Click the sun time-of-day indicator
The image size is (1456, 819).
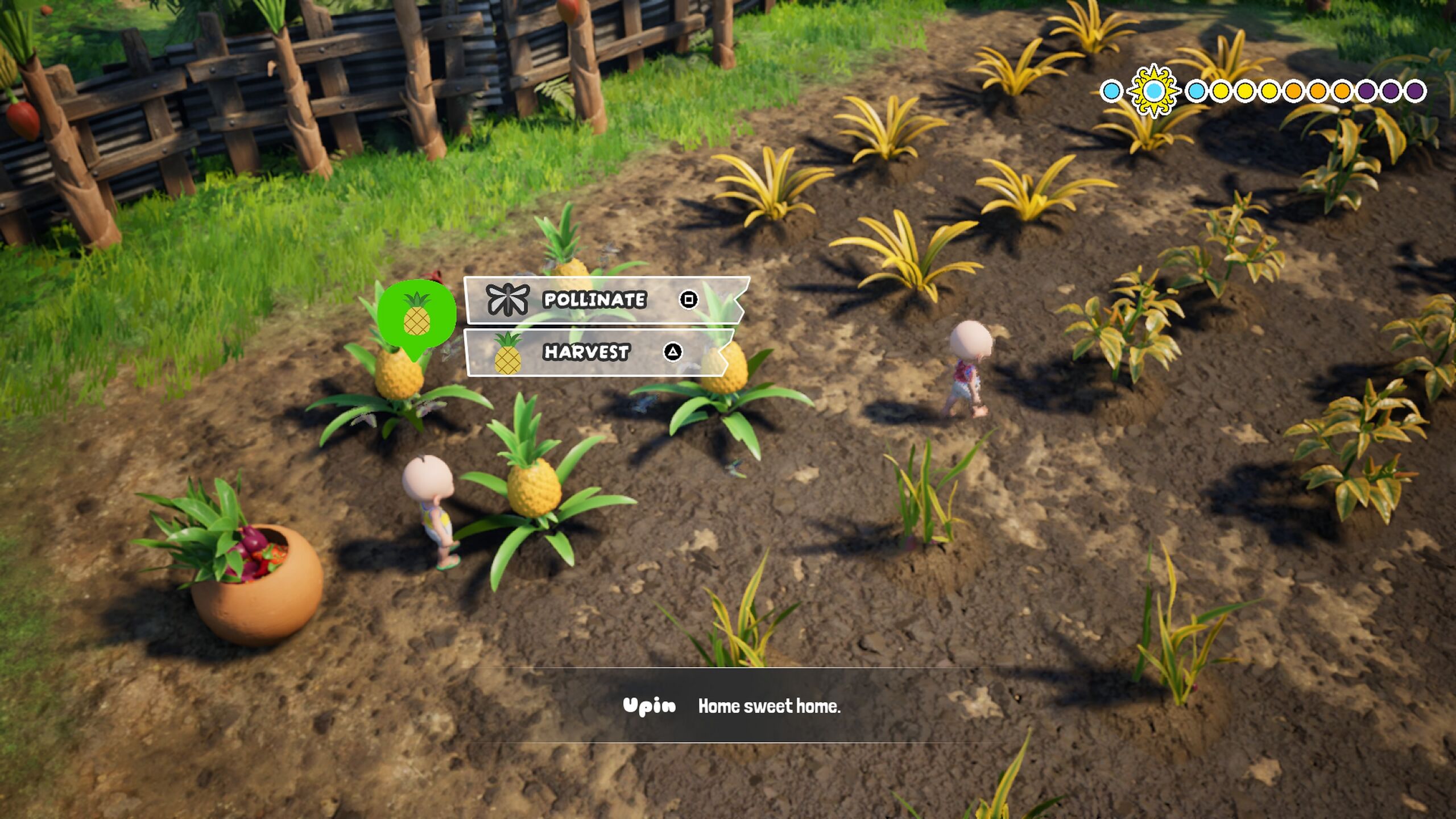(x=1153, y=91)
